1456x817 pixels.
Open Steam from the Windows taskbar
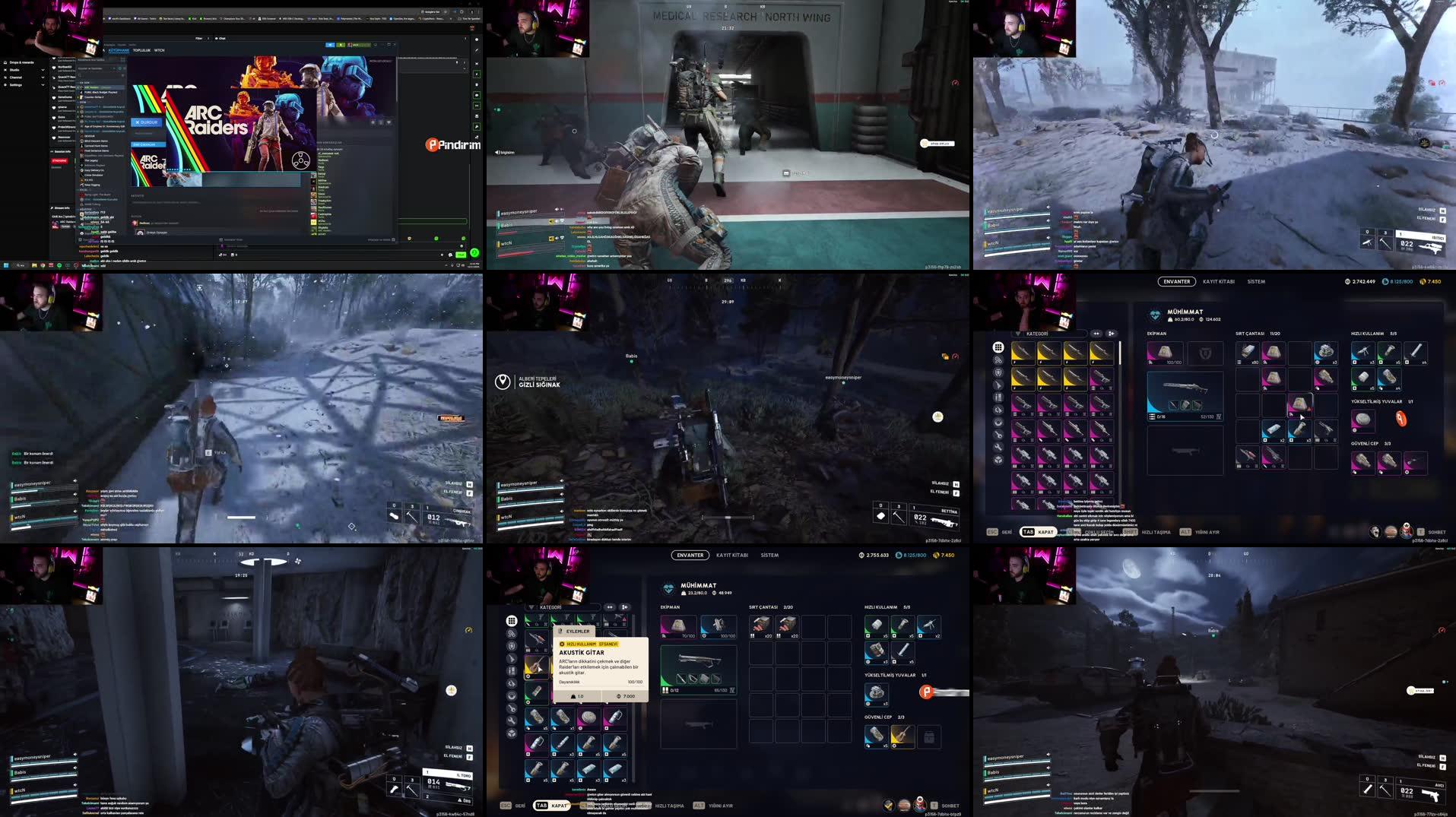[x=68, y=265]
